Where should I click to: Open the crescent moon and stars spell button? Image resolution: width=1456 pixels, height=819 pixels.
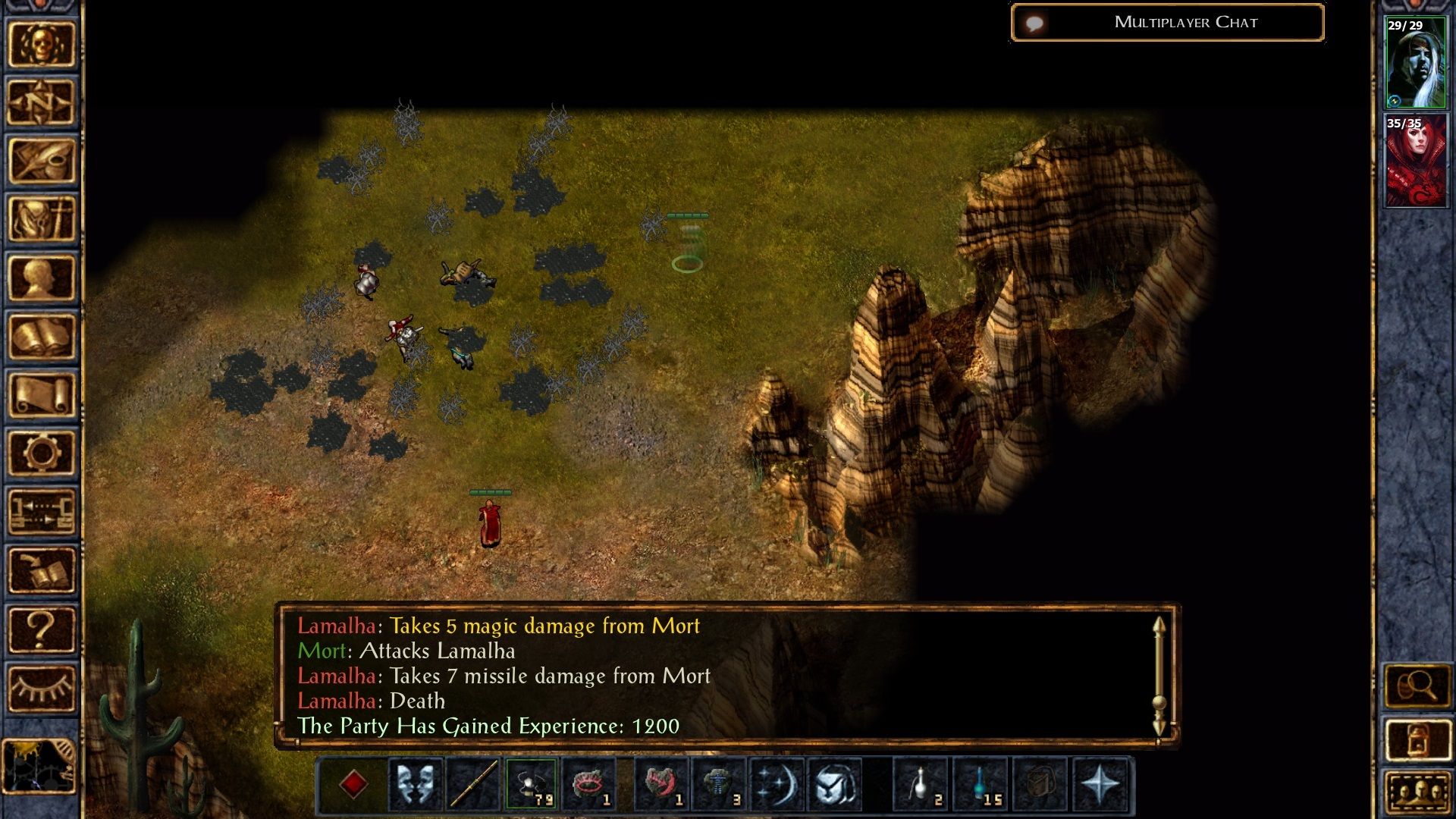tap(777, 784)
